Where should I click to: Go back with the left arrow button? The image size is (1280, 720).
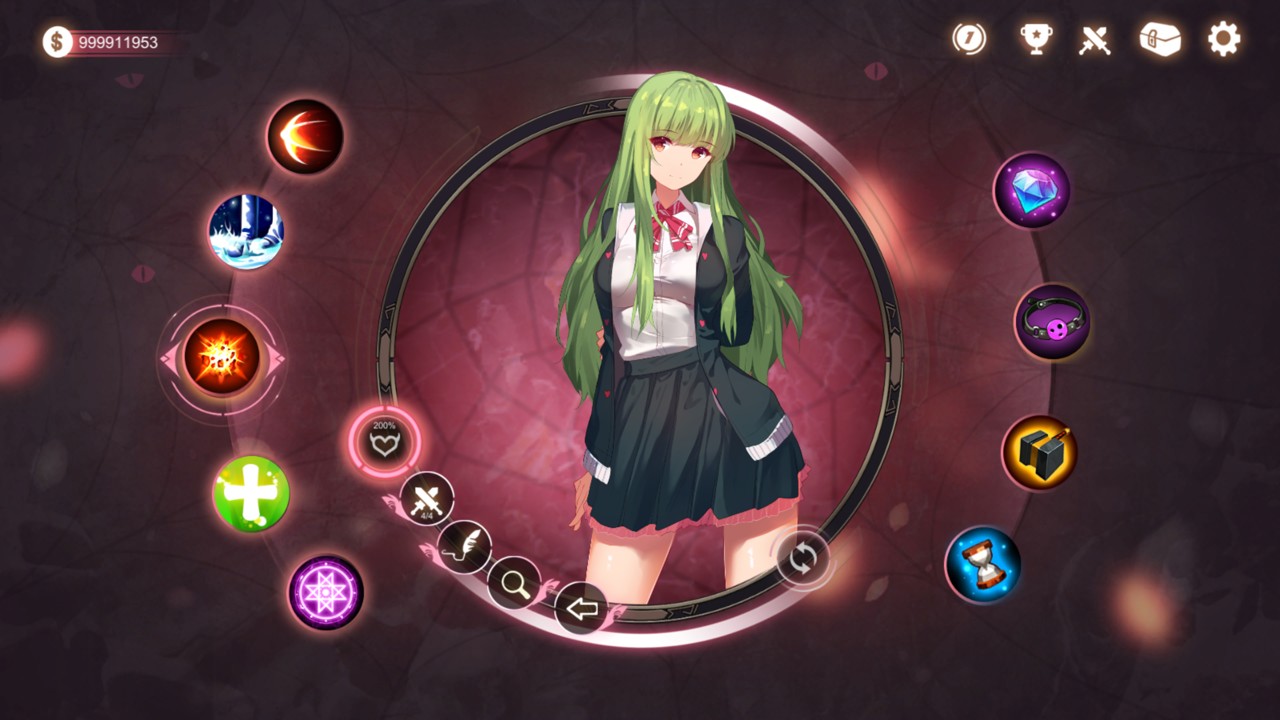(x=581, y=607)
